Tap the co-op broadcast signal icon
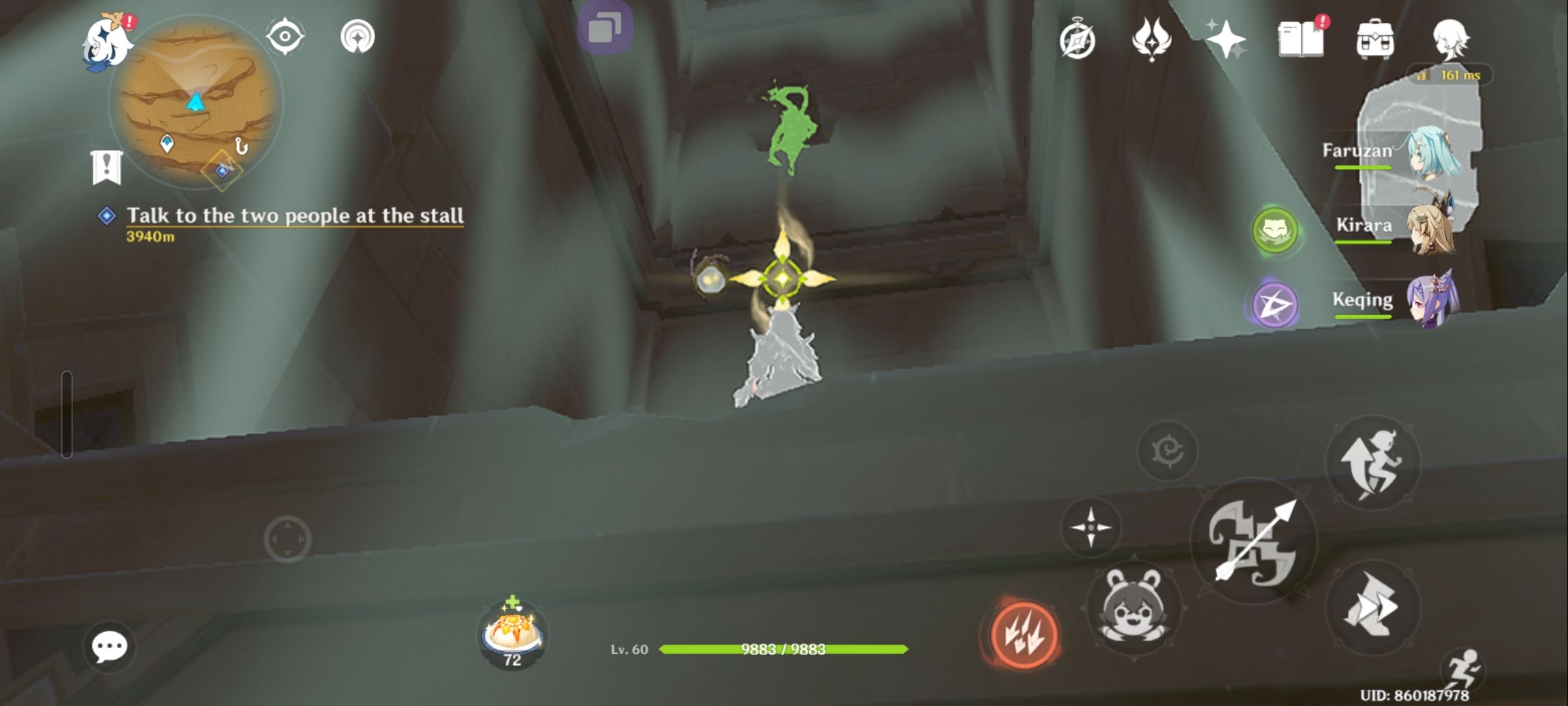Screen dimensions: 1568x706 point(356,36)
